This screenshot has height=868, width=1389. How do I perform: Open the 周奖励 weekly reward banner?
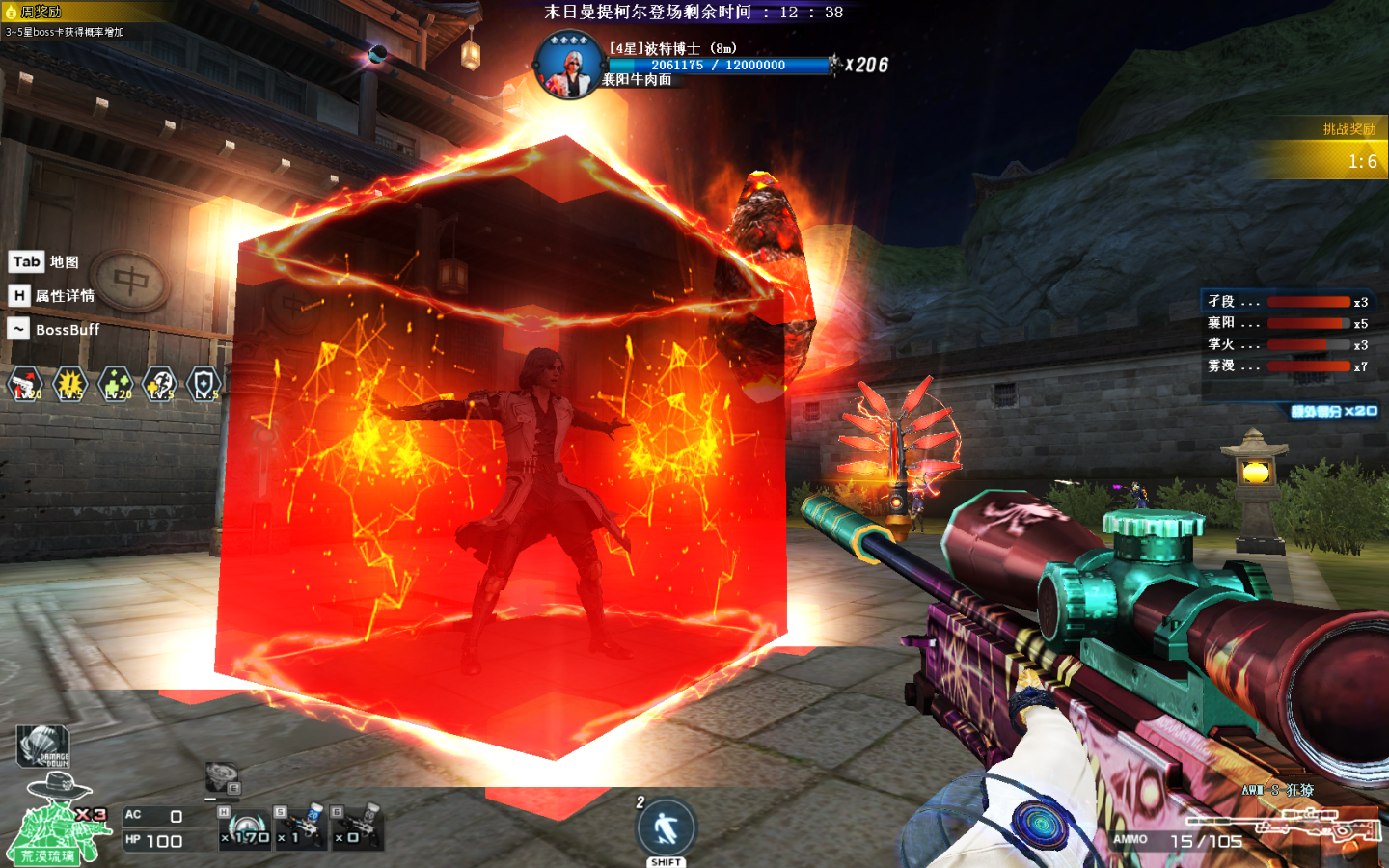pyautogui.click(x=39, y=12)
